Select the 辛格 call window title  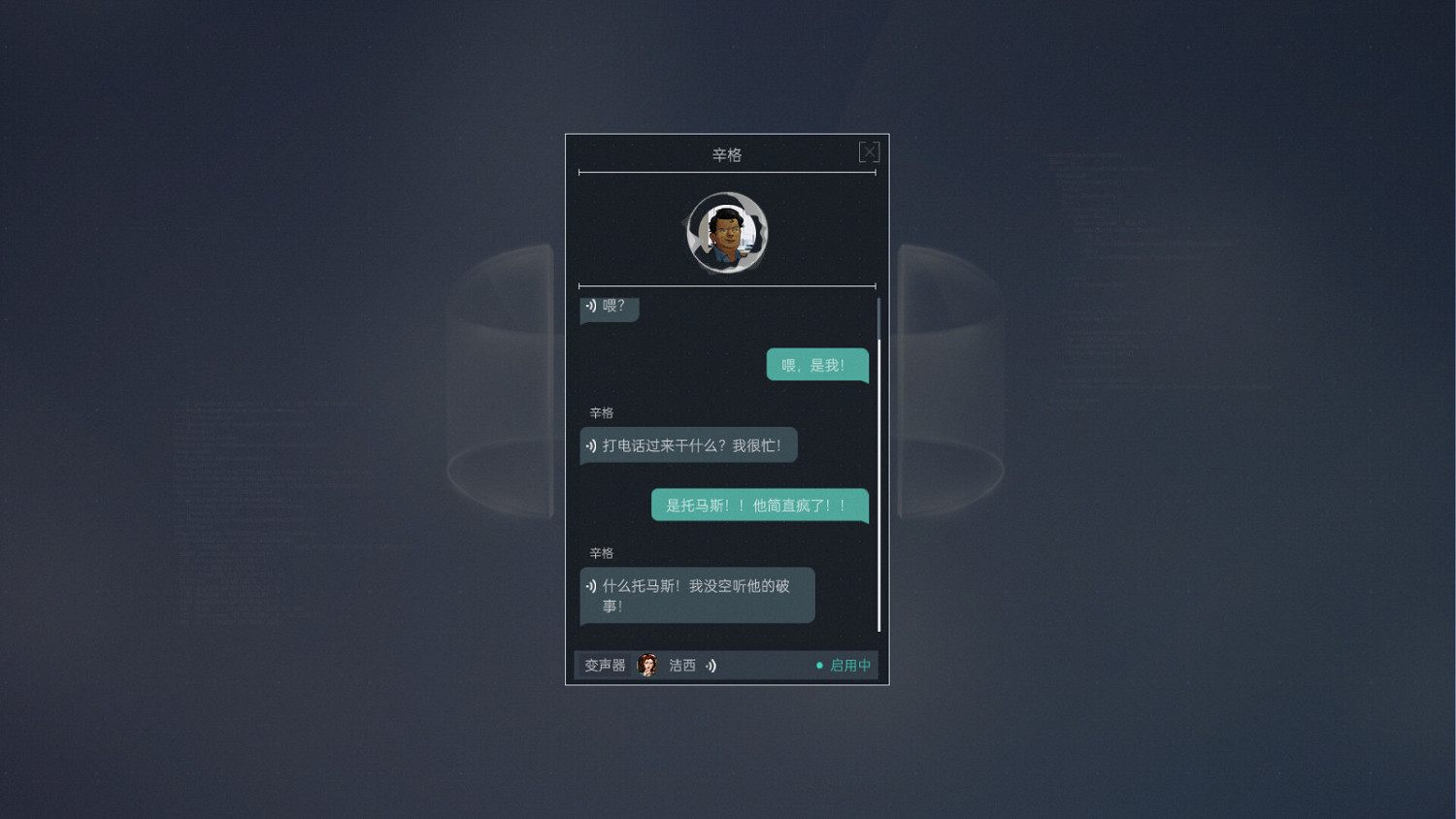pos(727,154)
